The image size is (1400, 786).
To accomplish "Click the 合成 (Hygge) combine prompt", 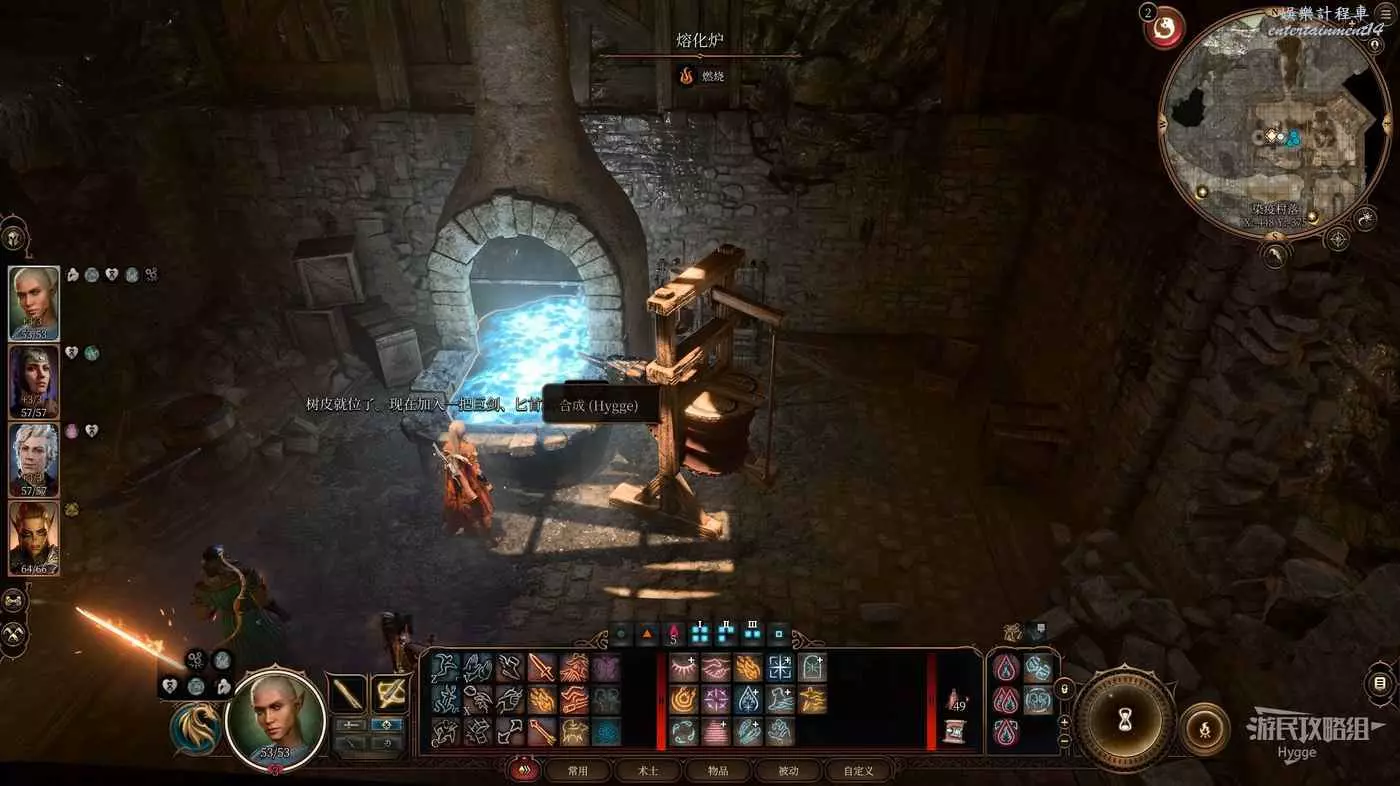I will pos(597,405).
